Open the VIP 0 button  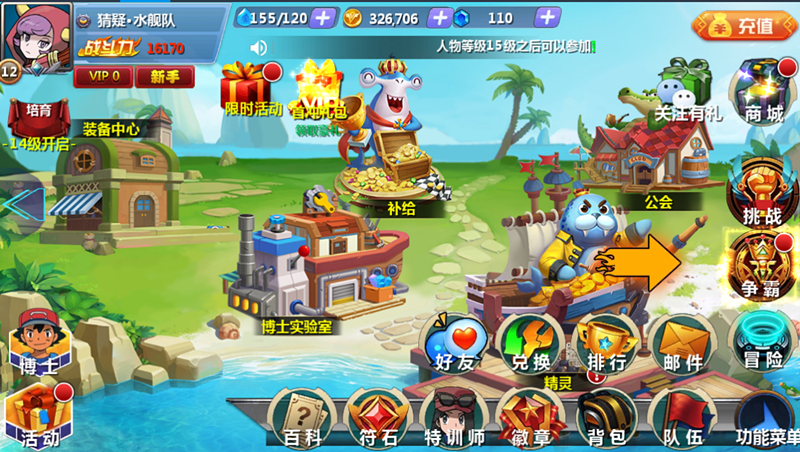pos(102,76)
